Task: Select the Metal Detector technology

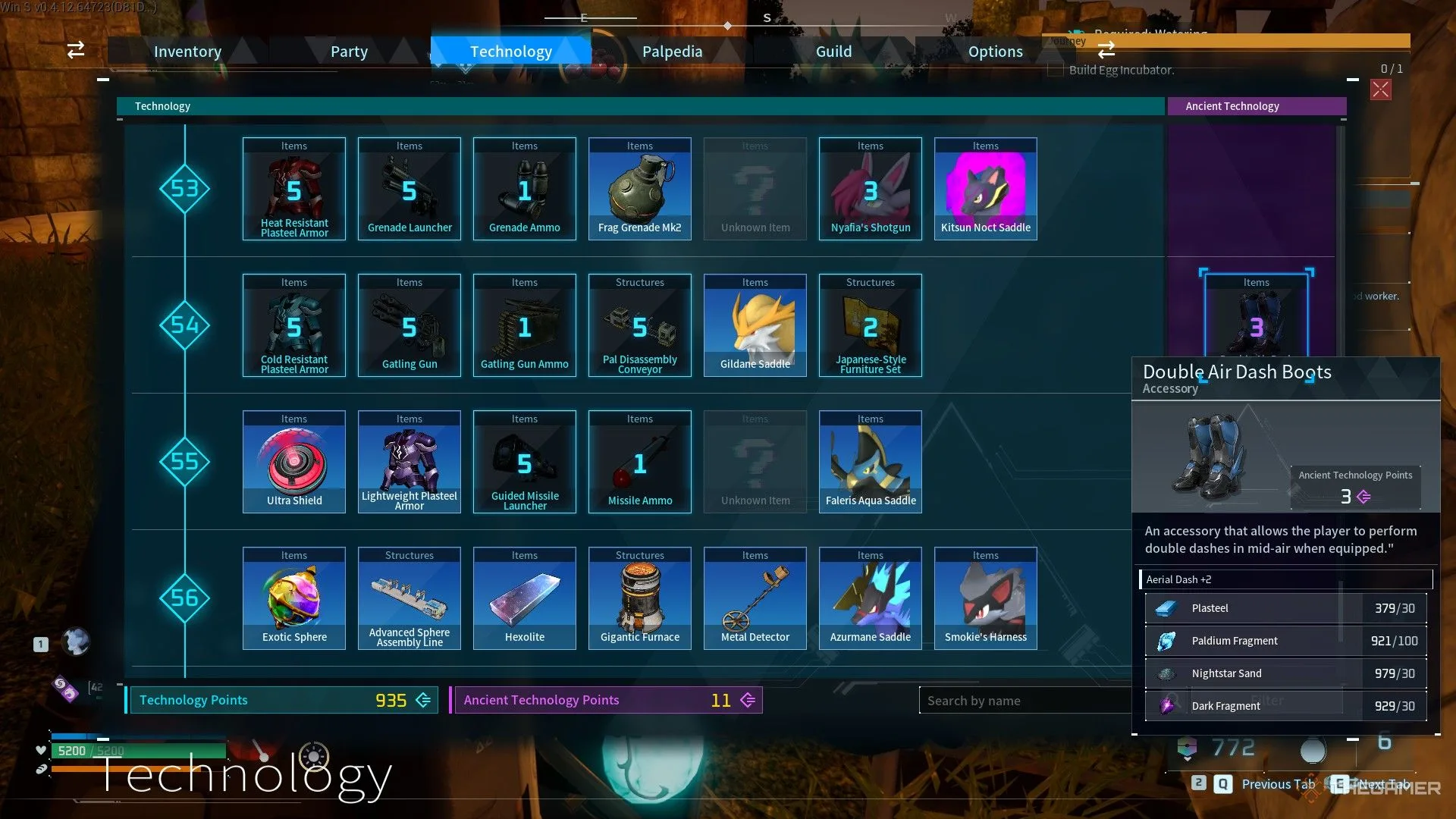Action: [x=755, y=598]
